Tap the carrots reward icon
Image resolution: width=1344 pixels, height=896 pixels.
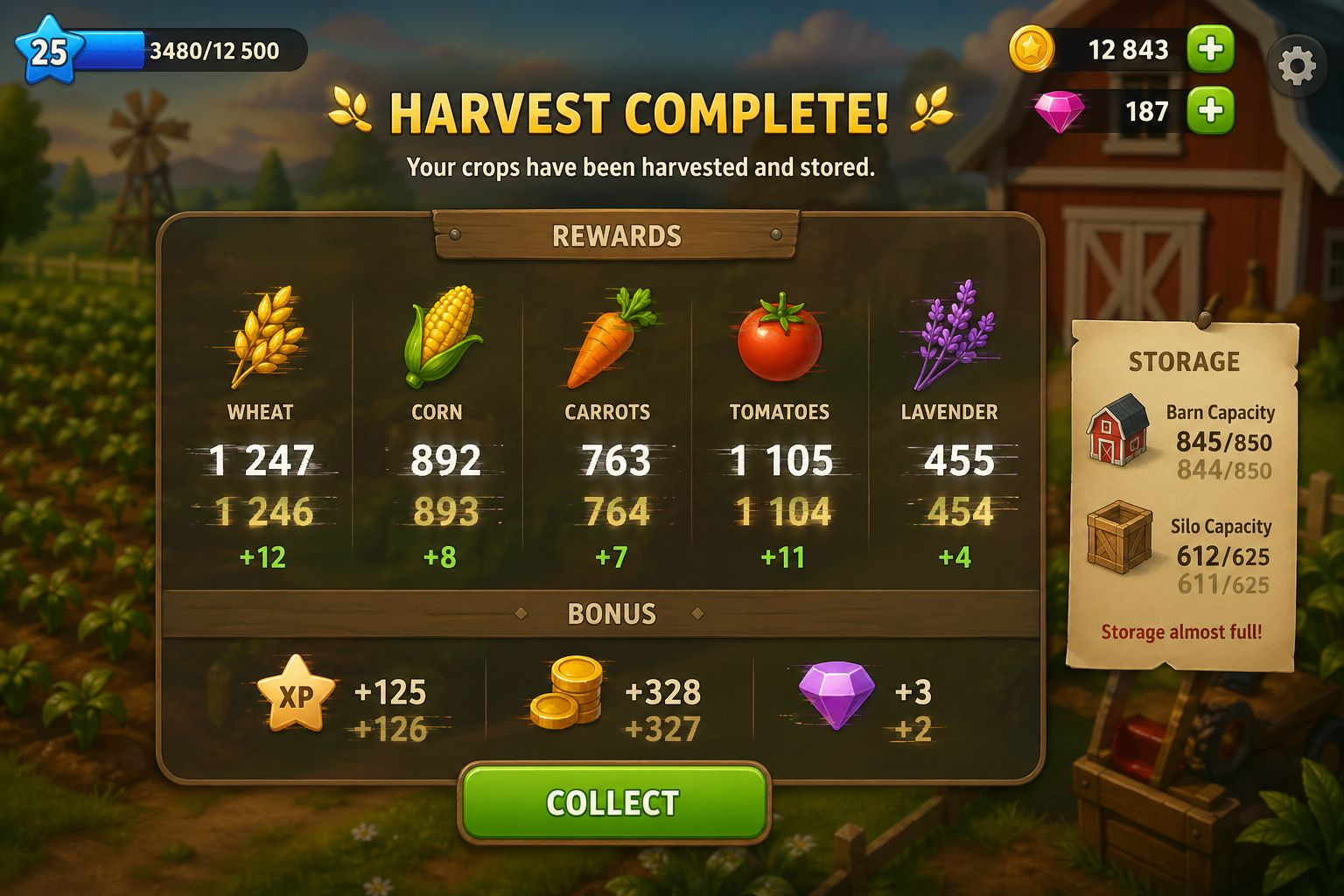tap(610, 337)
